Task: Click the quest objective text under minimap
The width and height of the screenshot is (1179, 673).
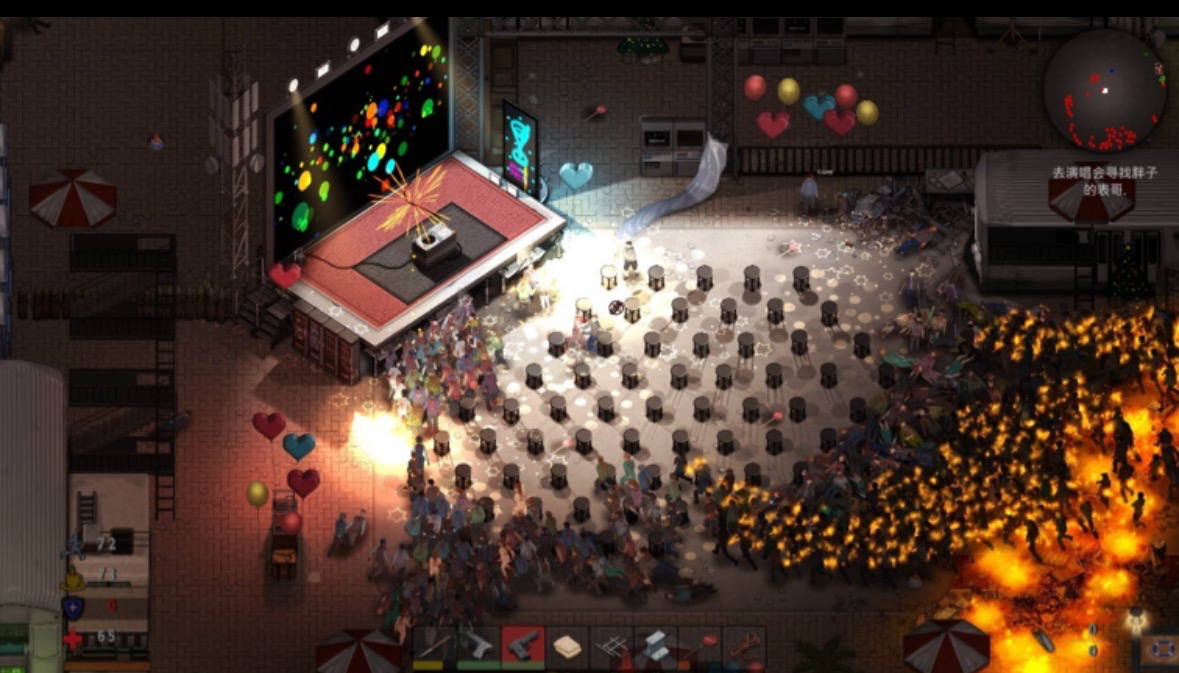Action: [1104, 180]
